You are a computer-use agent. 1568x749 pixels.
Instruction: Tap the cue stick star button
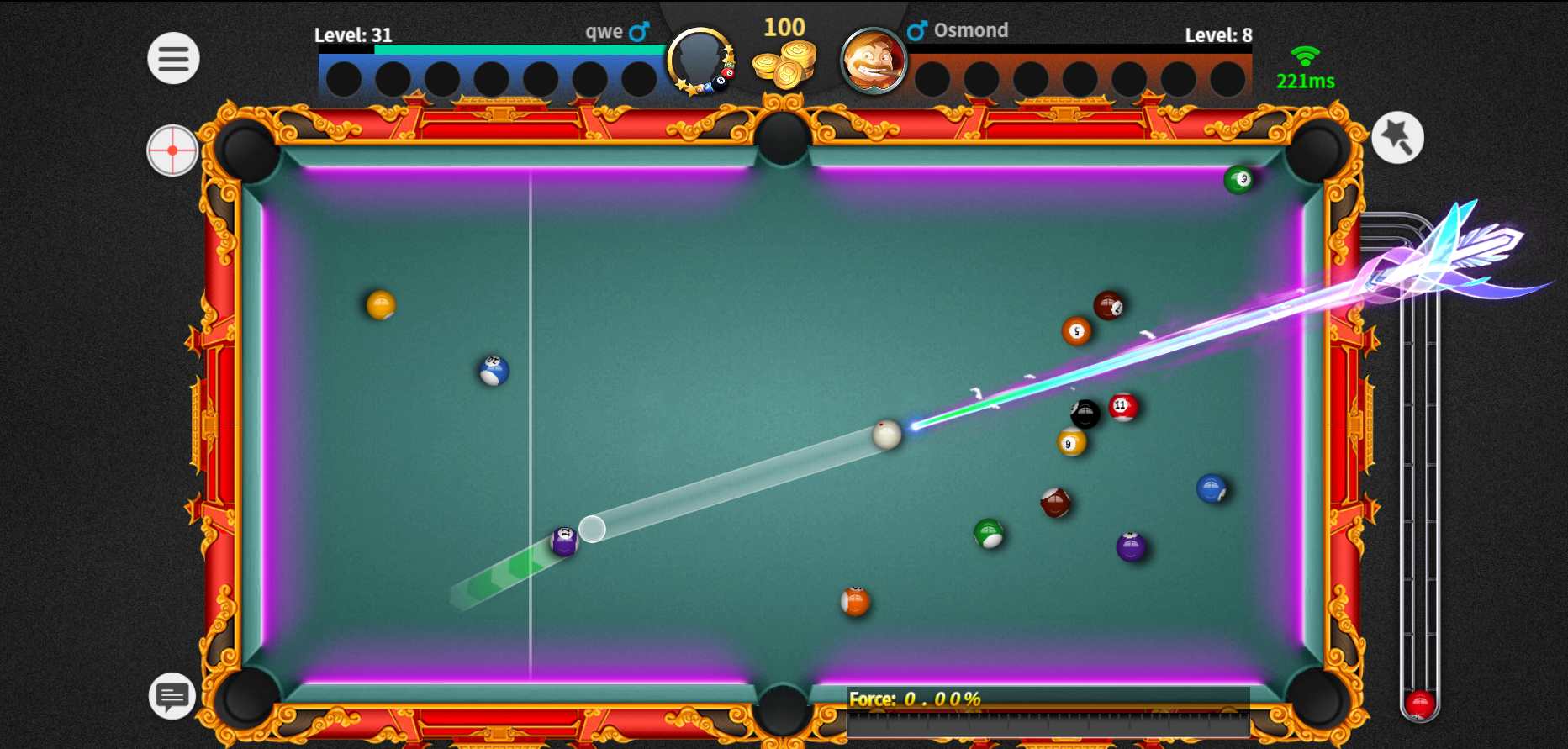click(1397, 137)
